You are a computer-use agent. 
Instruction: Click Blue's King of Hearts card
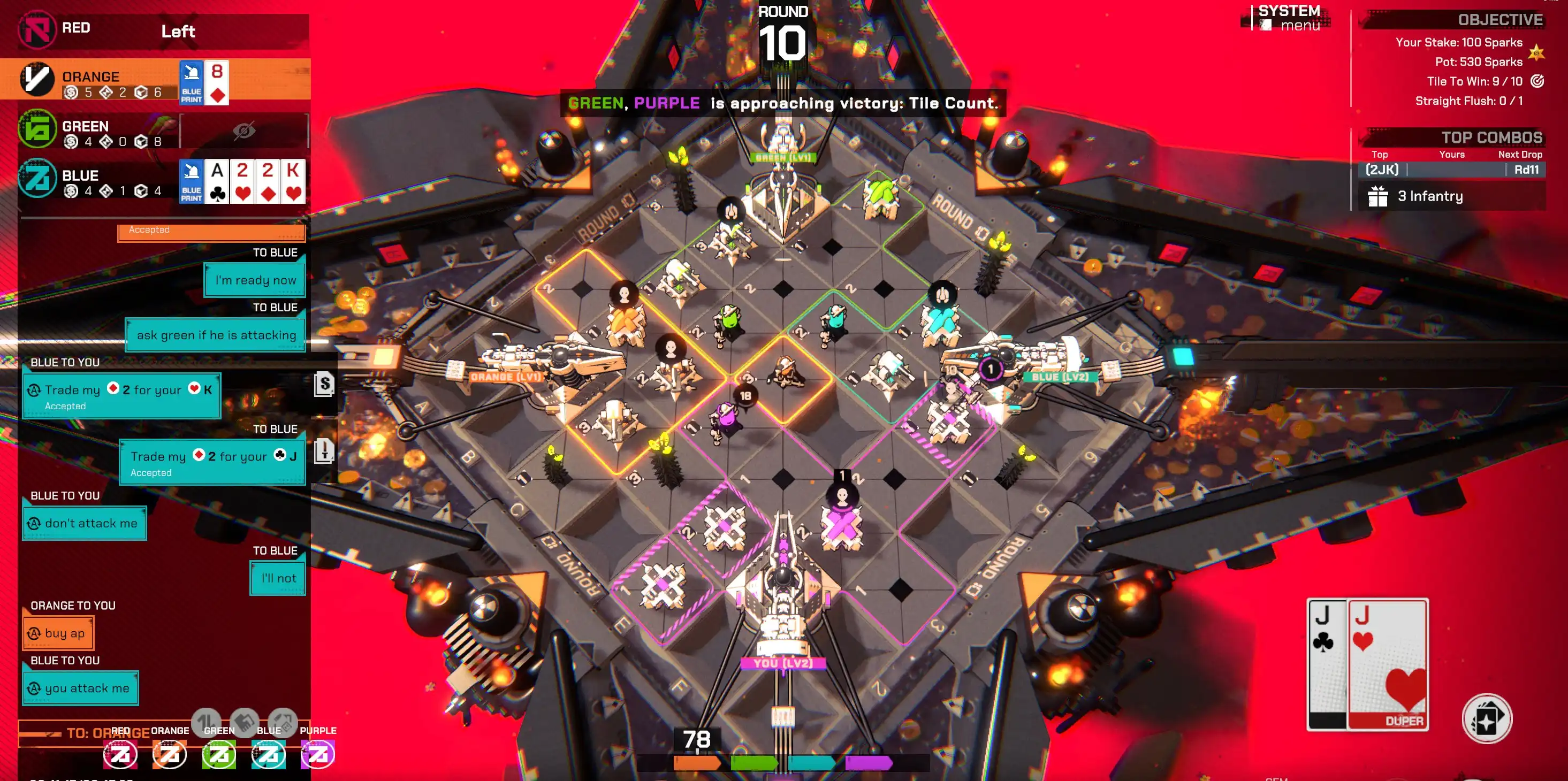293,181
